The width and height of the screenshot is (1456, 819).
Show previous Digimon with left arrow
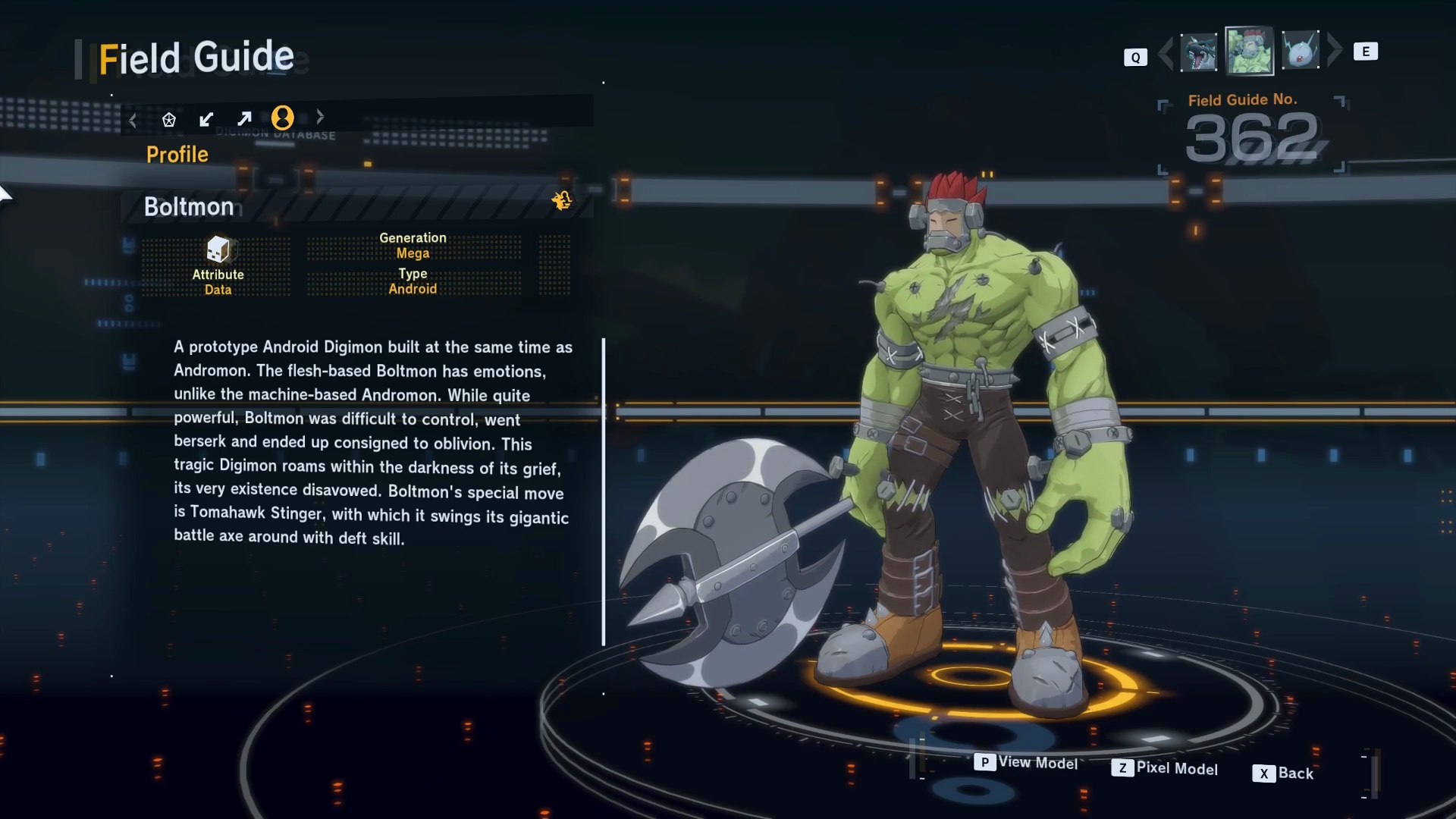click(x=1166, y=52)
